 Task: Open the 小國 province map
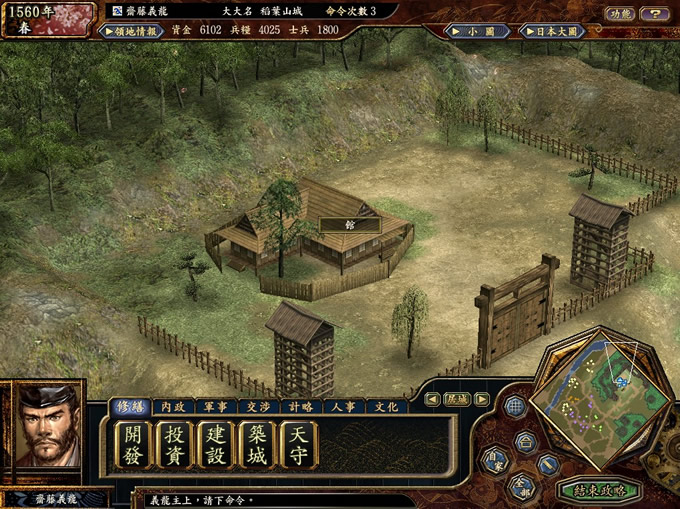tap(476, 31)
